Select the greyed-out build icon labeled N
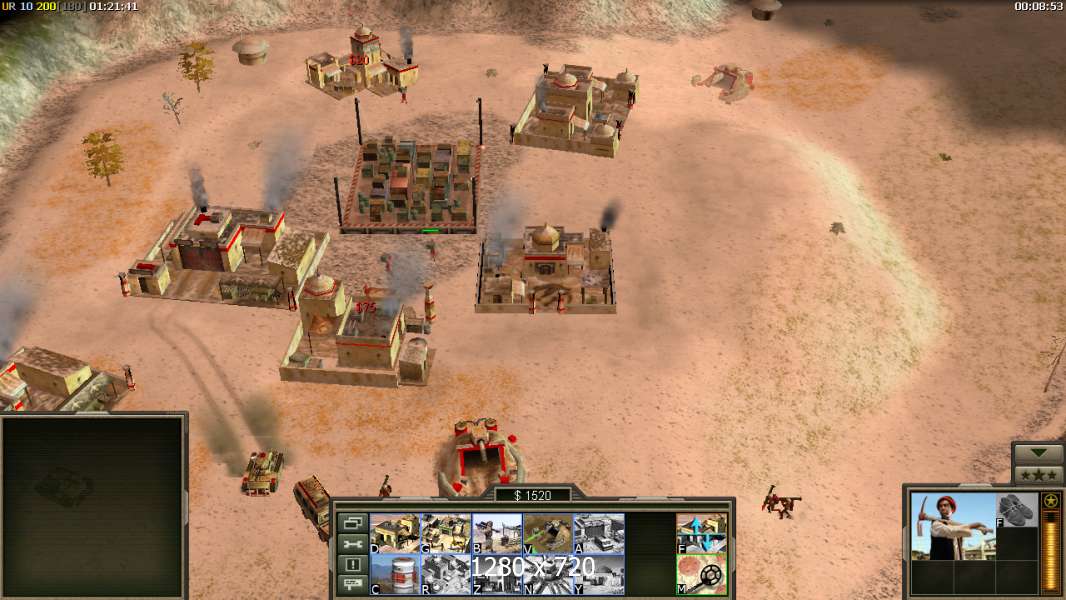1066x600 pixels. [x=548, y=574]
